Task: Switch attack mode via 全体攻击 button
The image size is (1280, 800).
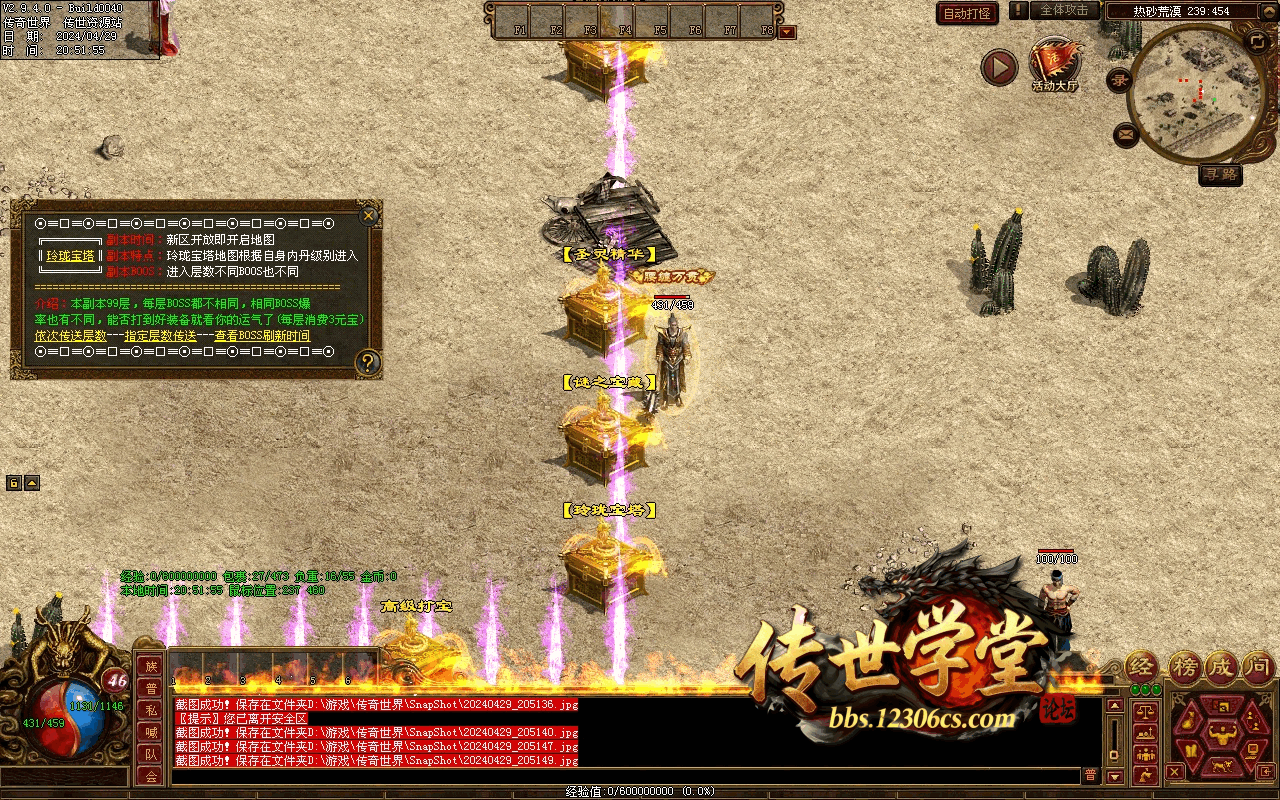Action: pos(1064,10)
